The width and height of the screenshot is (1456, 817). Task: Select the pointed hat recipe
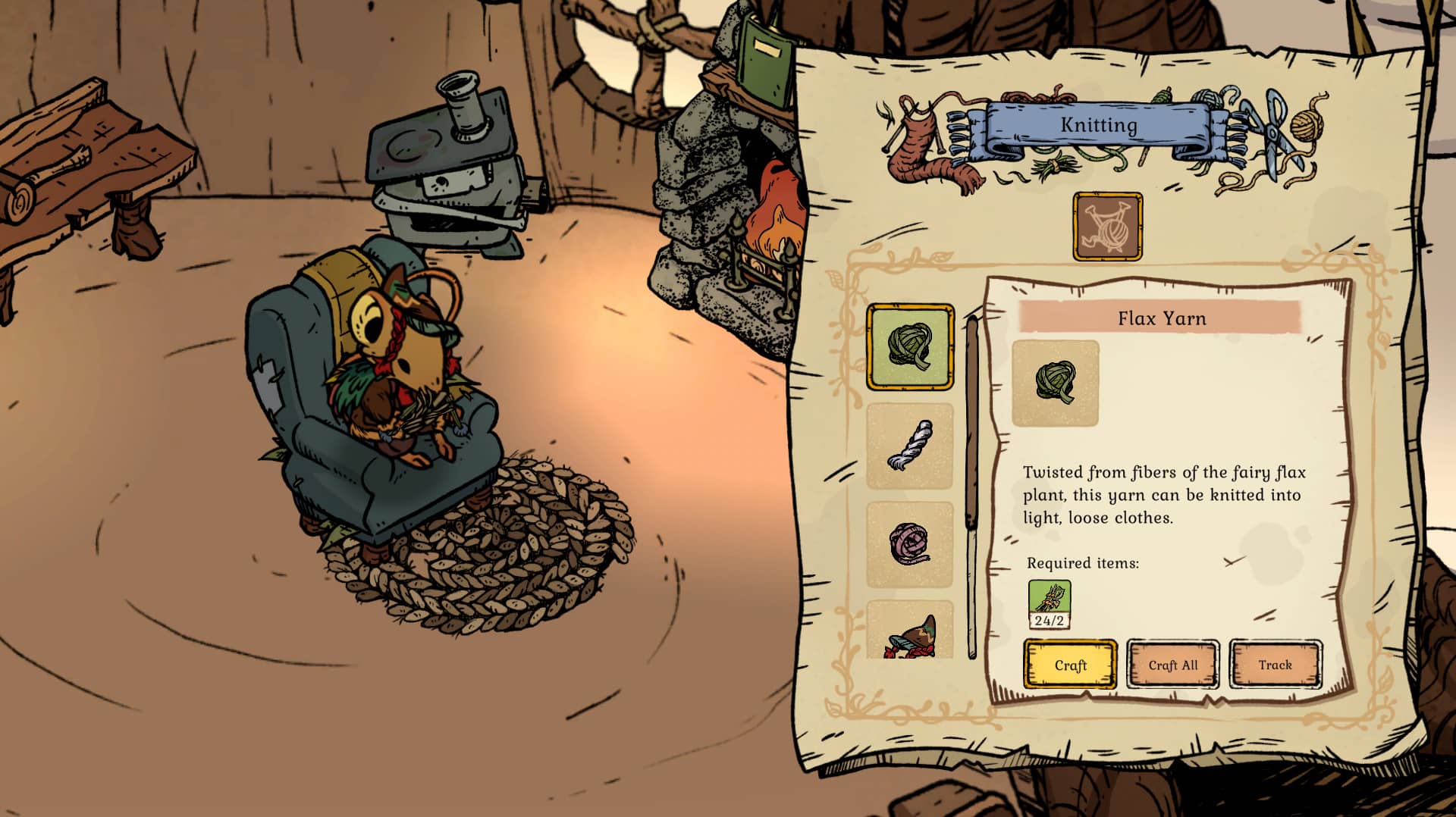(x=910, y=633)
